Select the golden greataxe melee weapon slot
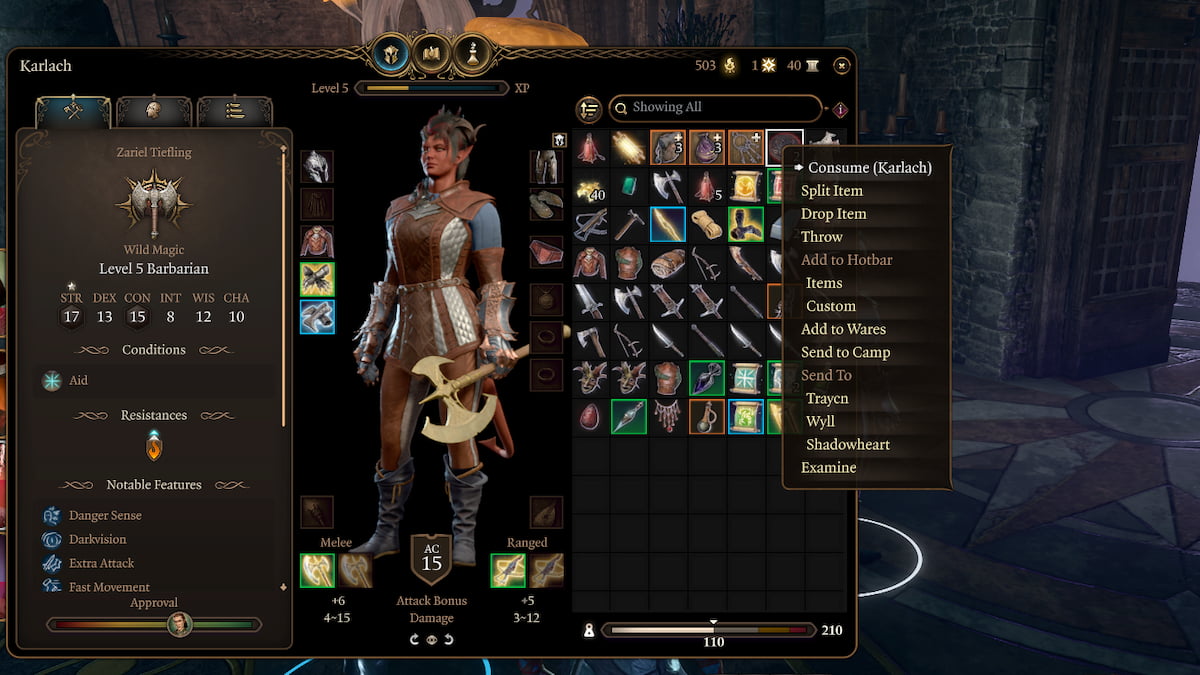The width and height of the screenshot is (1200, 675). [x=317, y=570]
